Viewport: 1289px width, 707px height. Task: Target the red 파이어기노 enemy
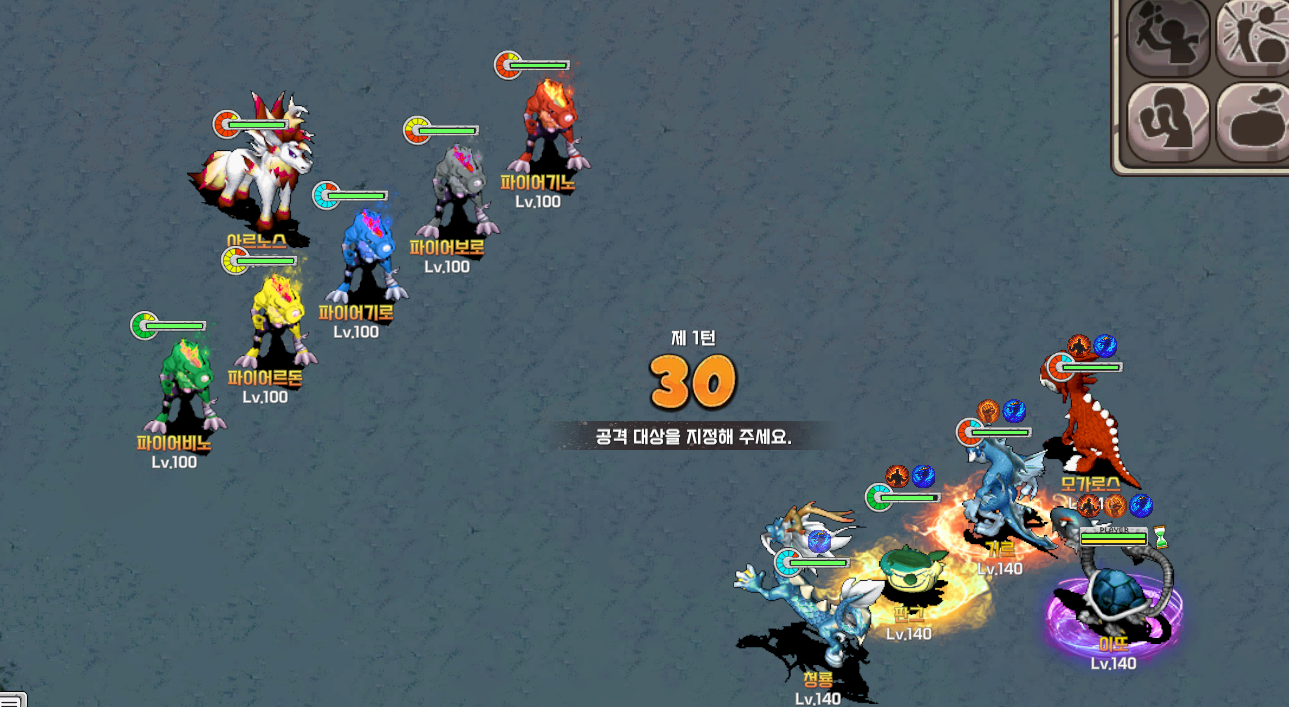(x=548, y=127)
